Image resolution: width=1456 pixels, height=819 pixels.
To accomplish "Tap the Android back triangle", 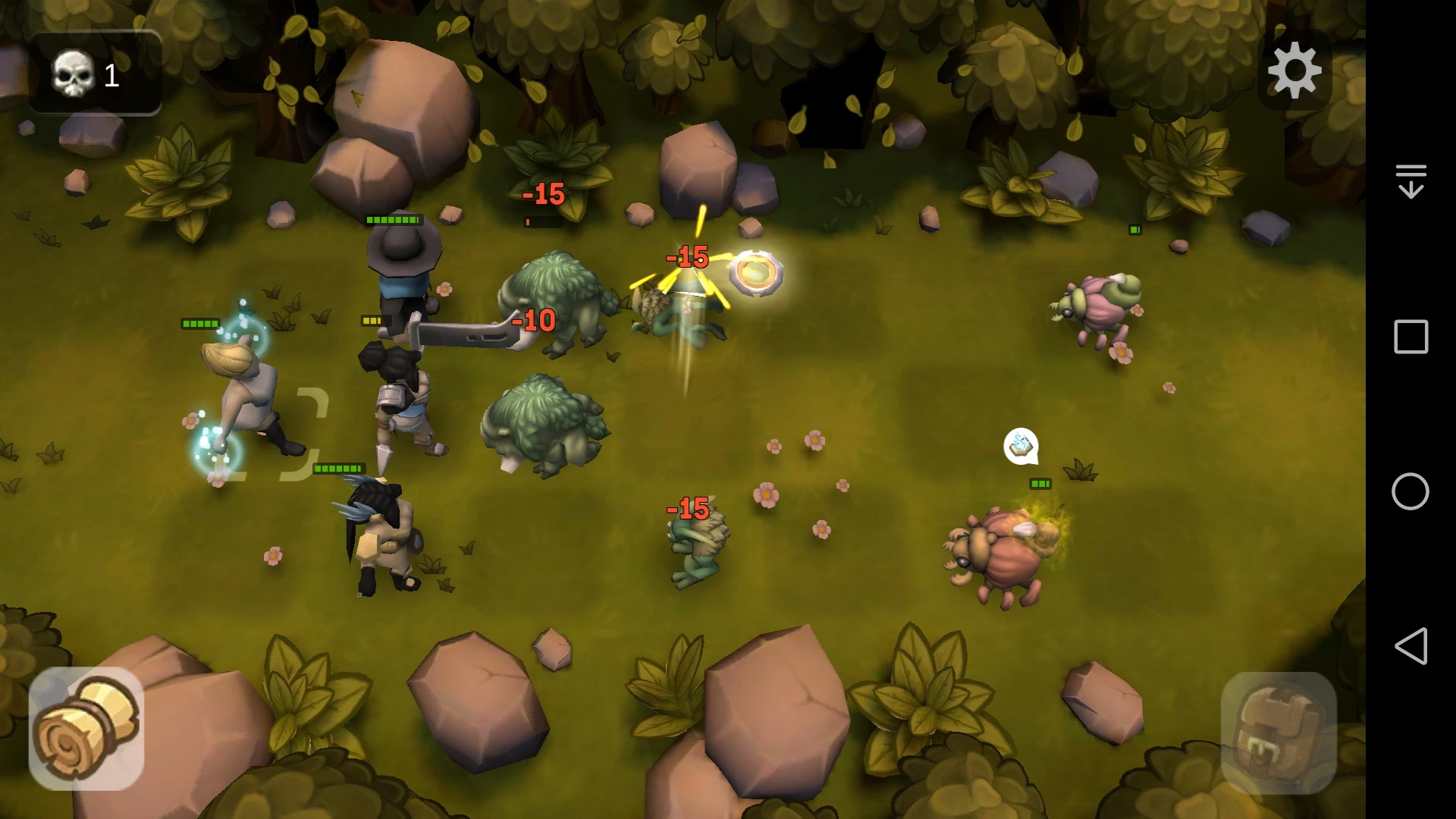I will (x=1410, y=646).
